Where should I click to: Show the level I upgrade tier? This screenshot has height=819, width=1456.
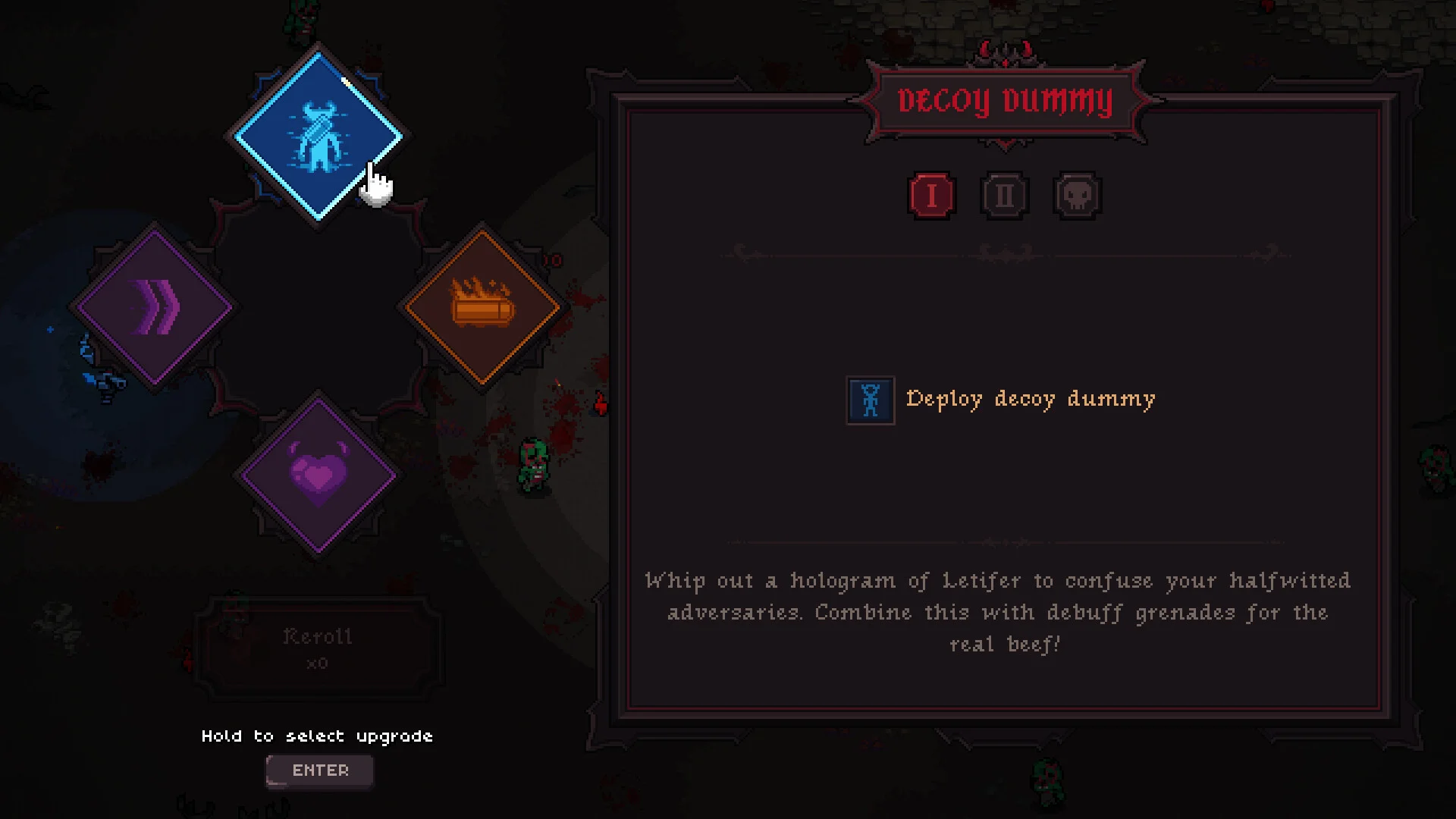pos(931,196)
